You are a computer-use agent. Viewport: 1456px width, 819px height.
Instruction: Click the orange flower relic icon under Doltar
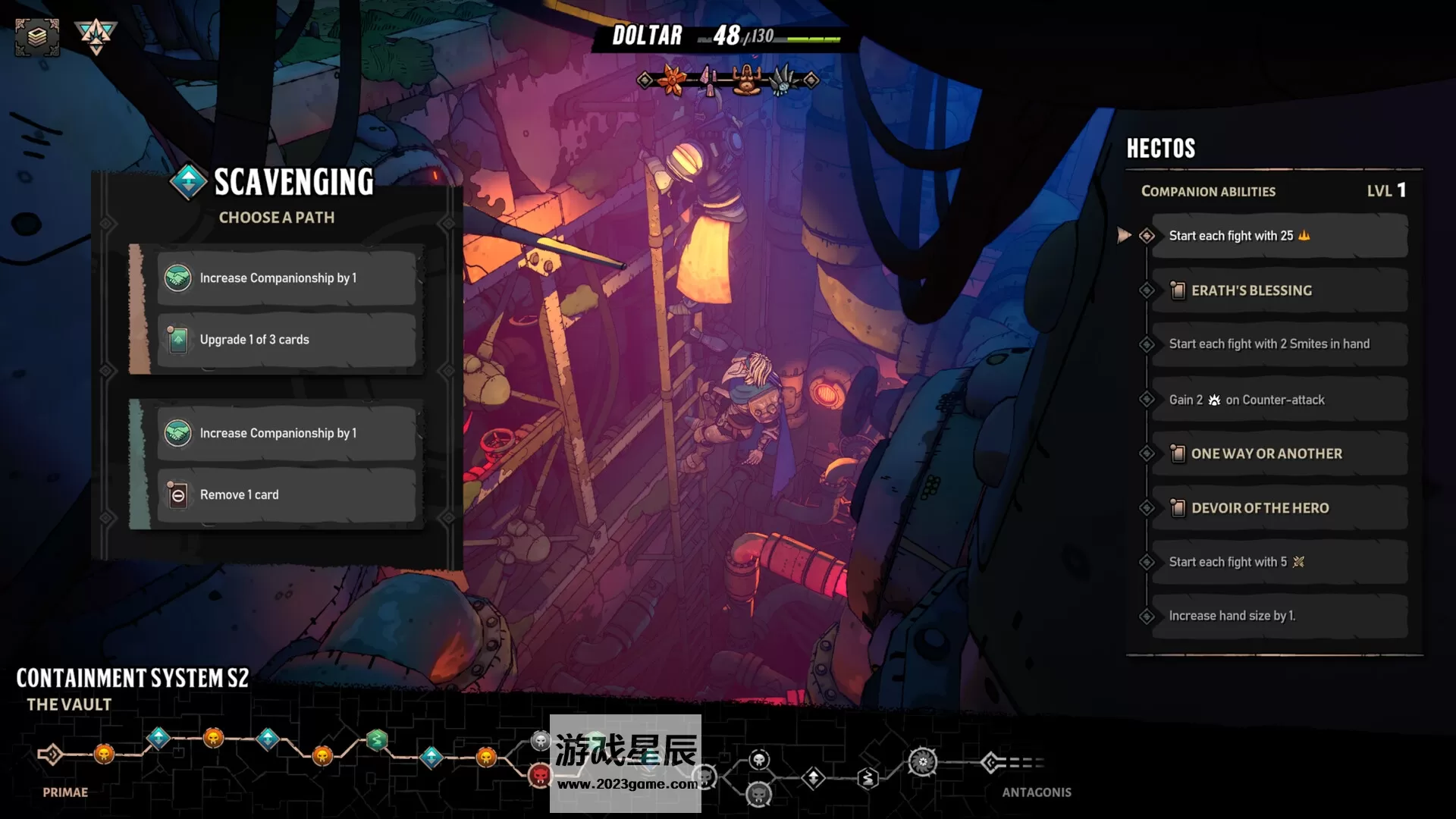tap(673, 80)
